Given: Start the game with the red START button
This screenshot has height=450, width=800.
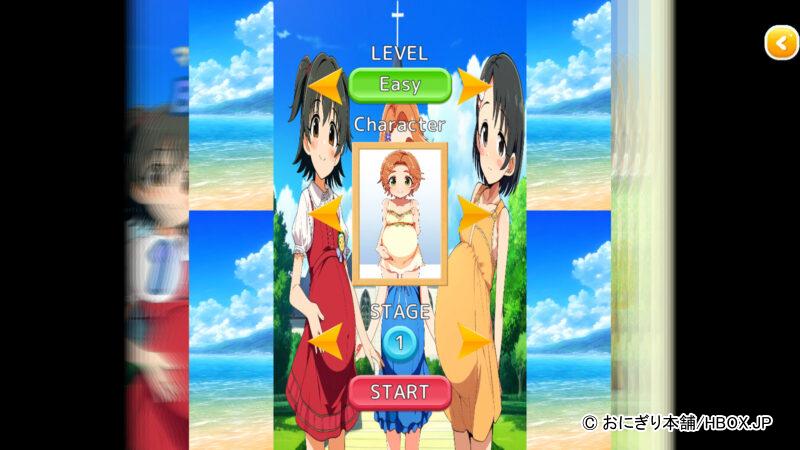Looking at the screenshot, I should coord(399,391).
